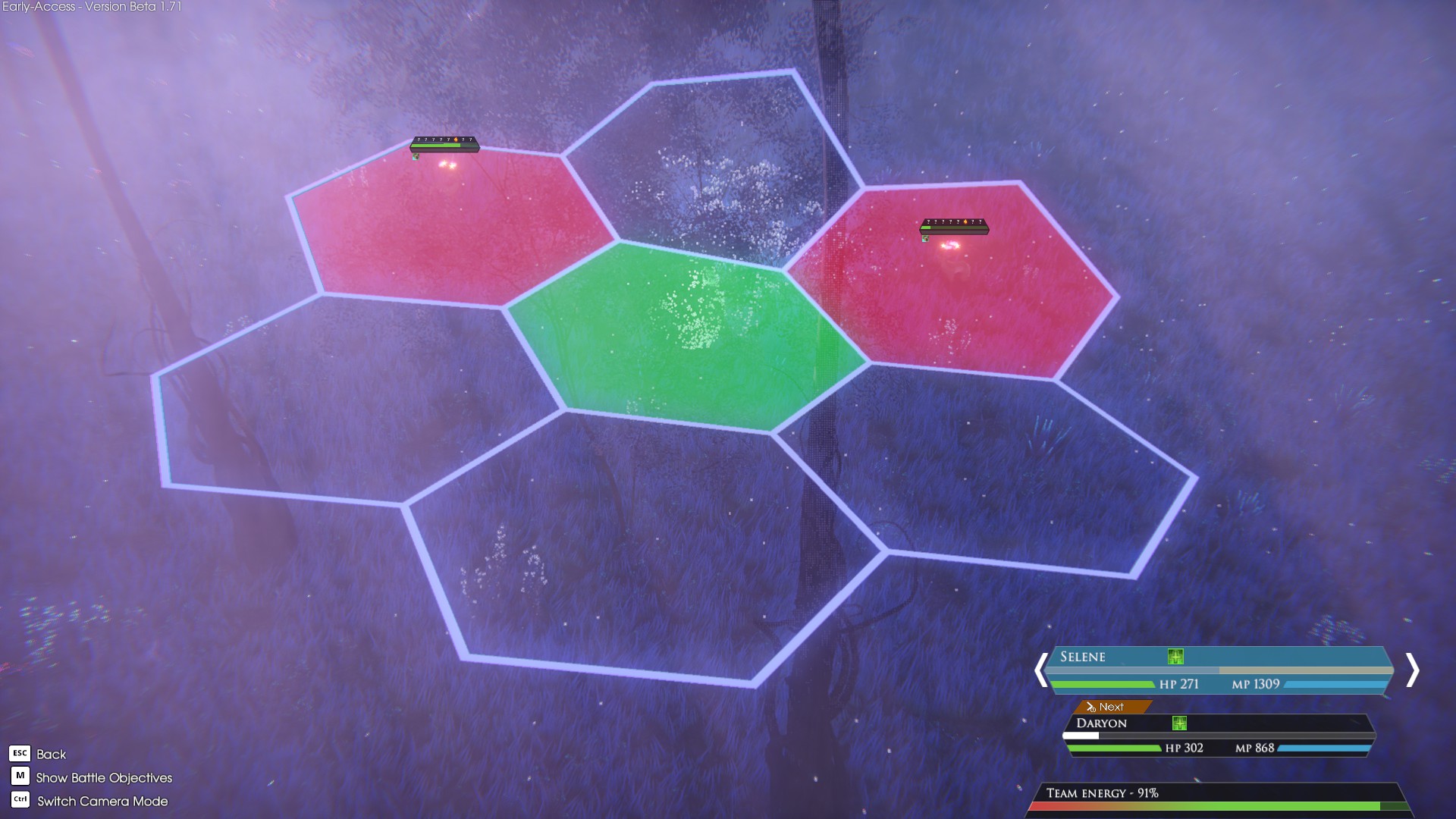Viewport: 1456px width, 819px height.
Task: Select Daryon's character panel
Action: [1218, 734]
